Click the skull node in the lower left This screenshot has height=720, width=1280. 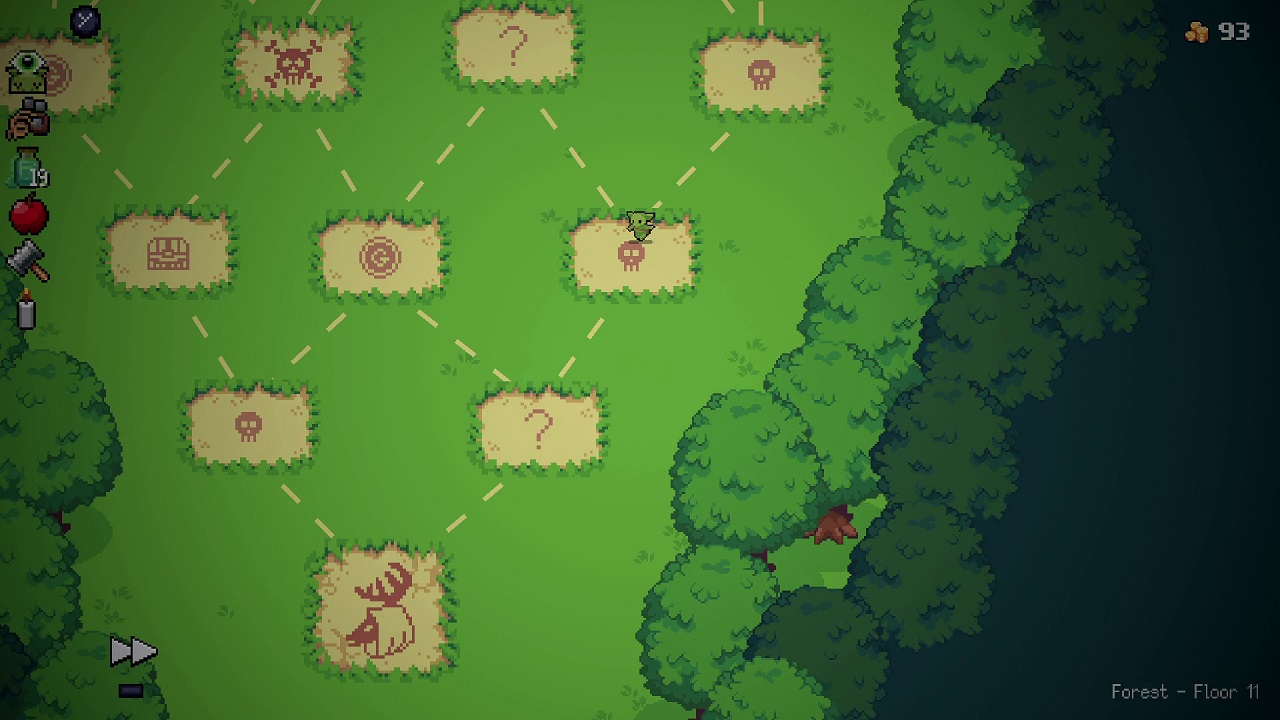click(x=248, y=424)
